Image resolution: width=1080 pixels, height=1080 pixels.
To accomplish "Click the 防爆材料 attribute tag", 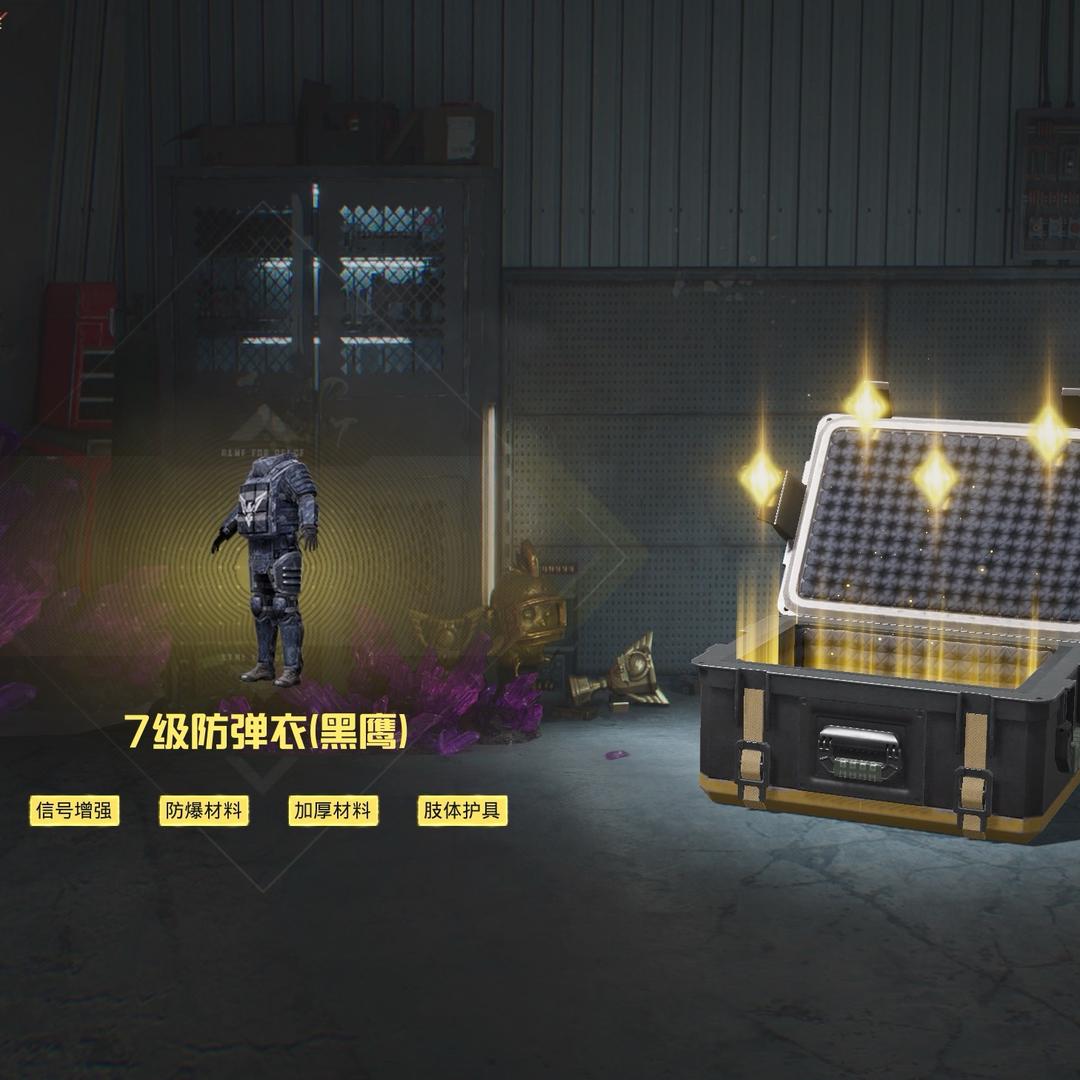I will coord(203,811).
